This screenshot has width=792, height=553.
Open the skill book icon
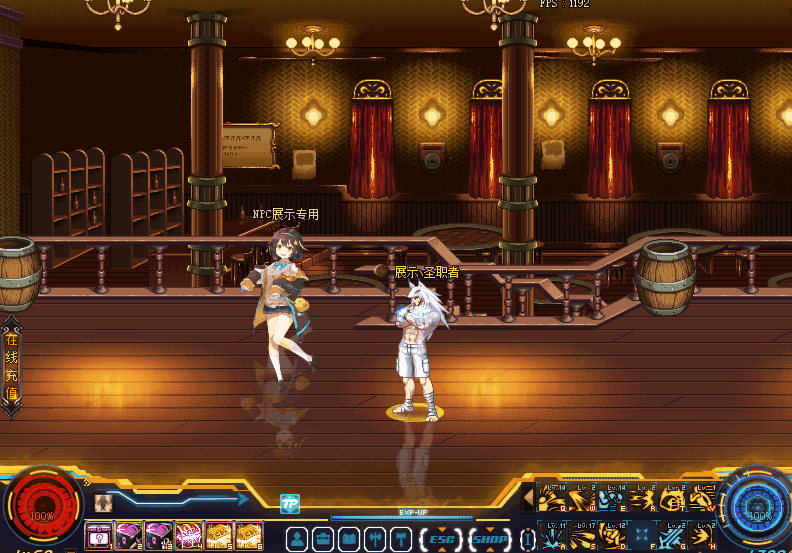pos(349,539)
